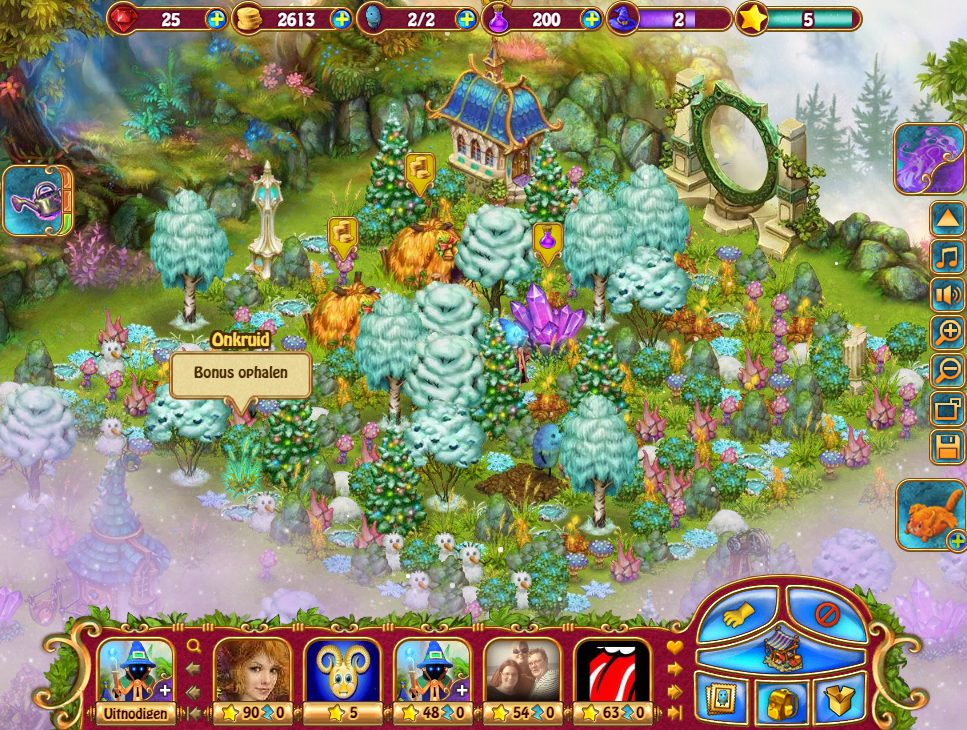Viewport: 967px width, 730px height.
Task: Select the yellow glove hand tool
Action: coord(740,615)
